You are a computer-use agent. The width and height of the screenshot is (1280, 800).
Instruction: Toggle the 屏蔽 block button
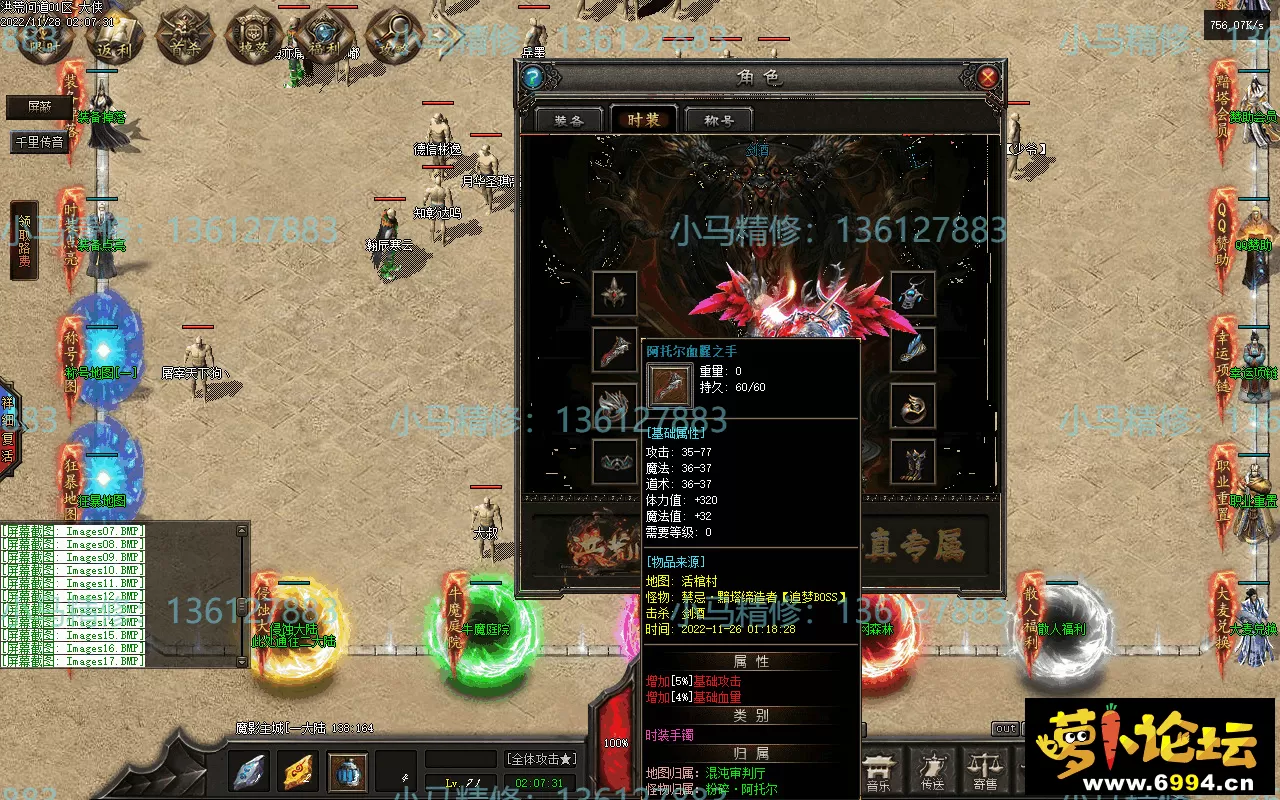40,107
